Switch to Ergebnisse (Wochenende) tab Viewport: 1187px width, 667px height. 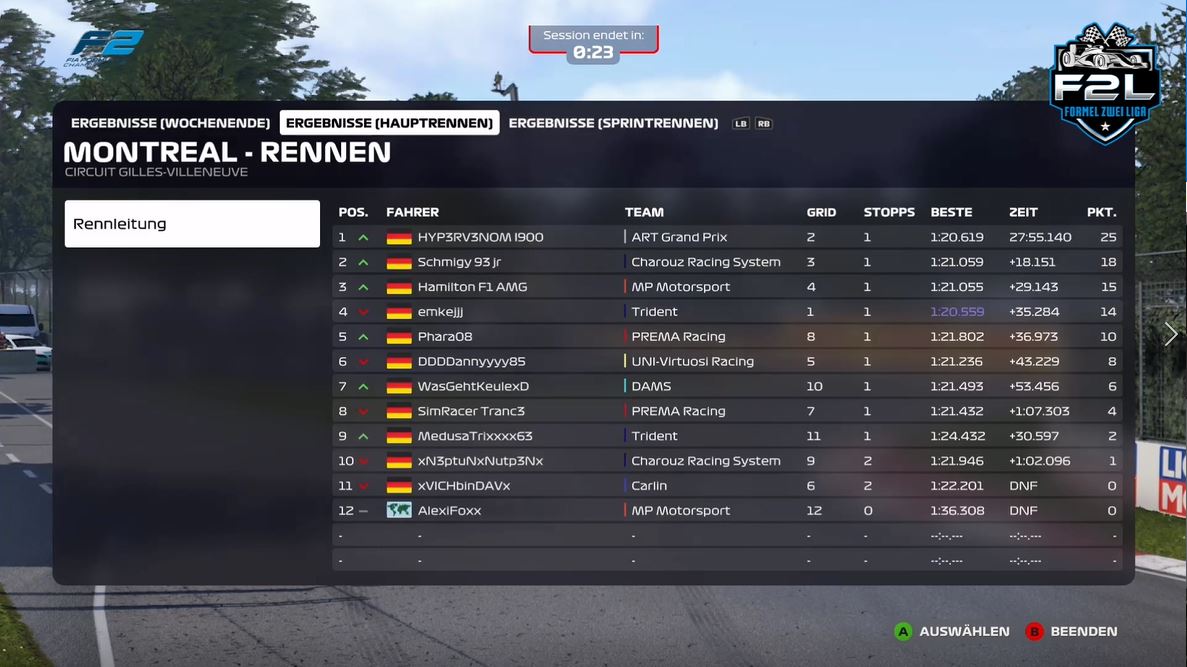point(170,123)
